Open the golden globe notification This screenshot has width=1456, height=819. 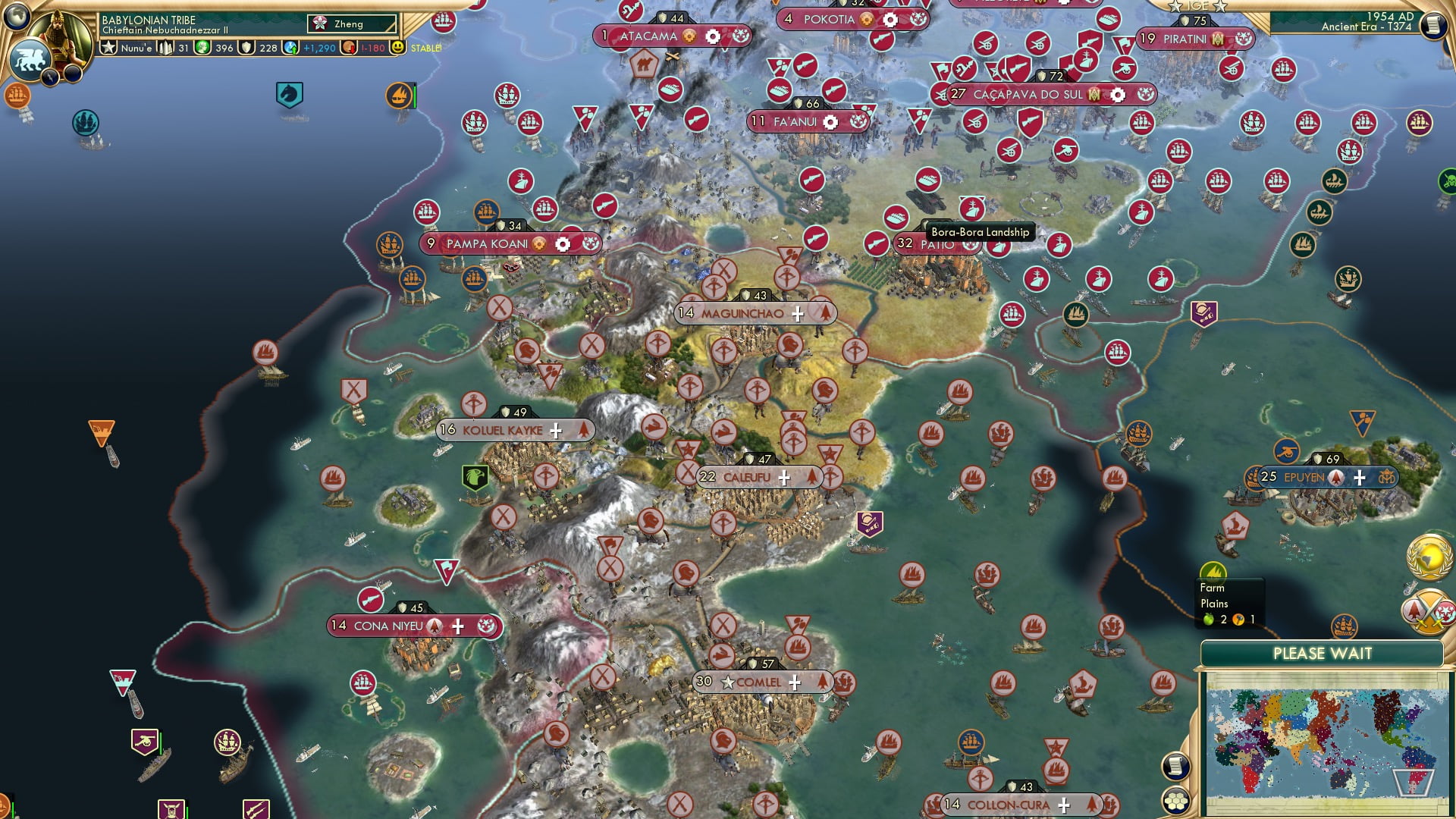pyautogui.click(x=1429, y=558)
